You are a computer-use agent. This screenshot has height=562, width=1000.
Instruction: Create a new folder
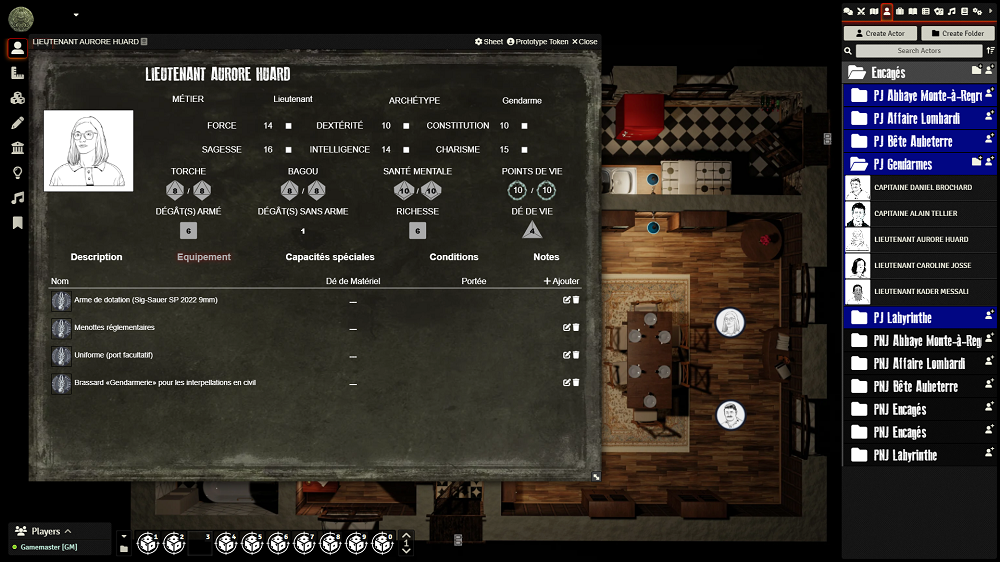pyautogui.click(x=957, y=33)
